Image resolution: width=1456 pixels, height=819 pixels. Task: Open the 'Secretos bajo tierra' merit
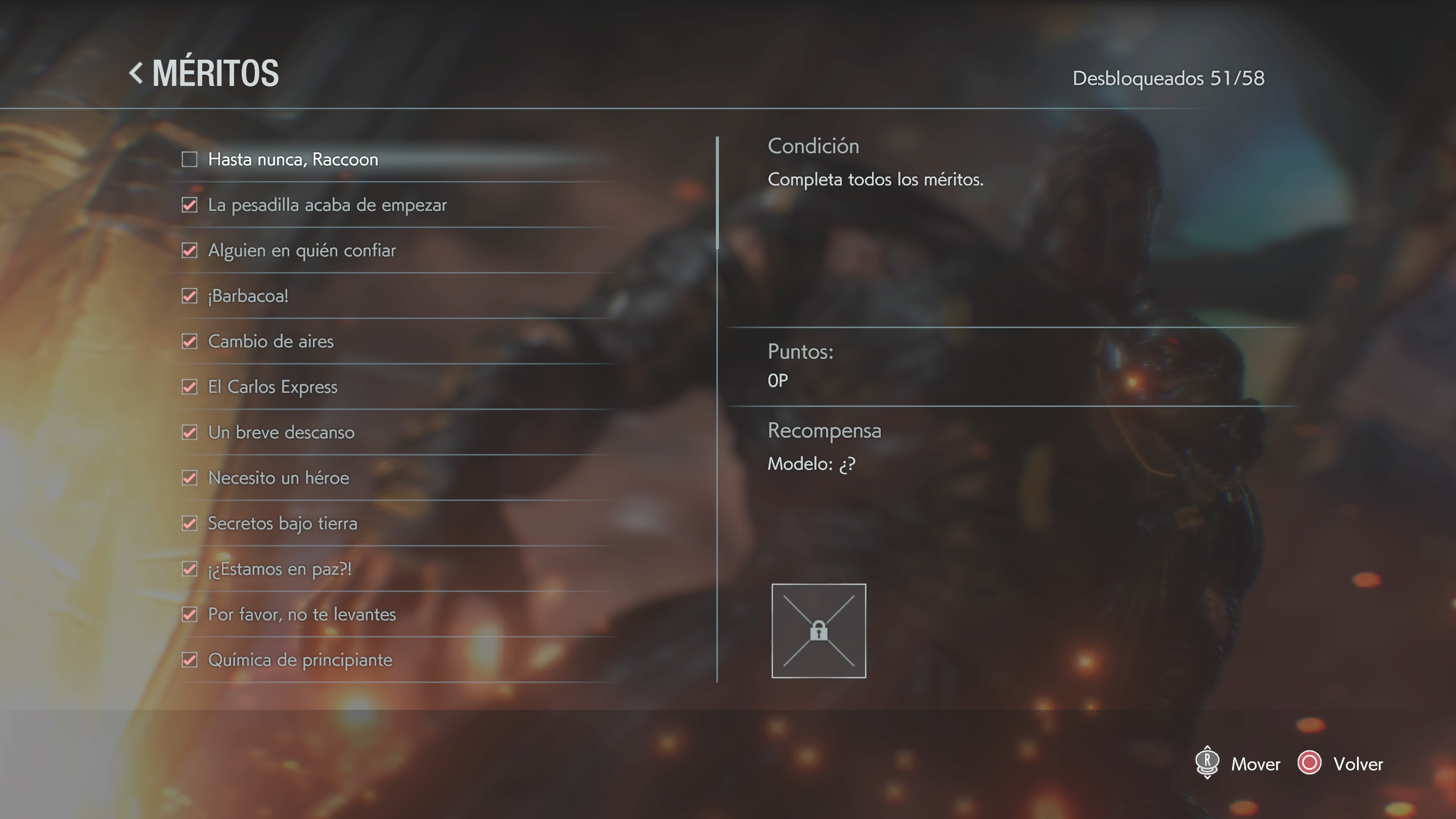click(282, 523)
